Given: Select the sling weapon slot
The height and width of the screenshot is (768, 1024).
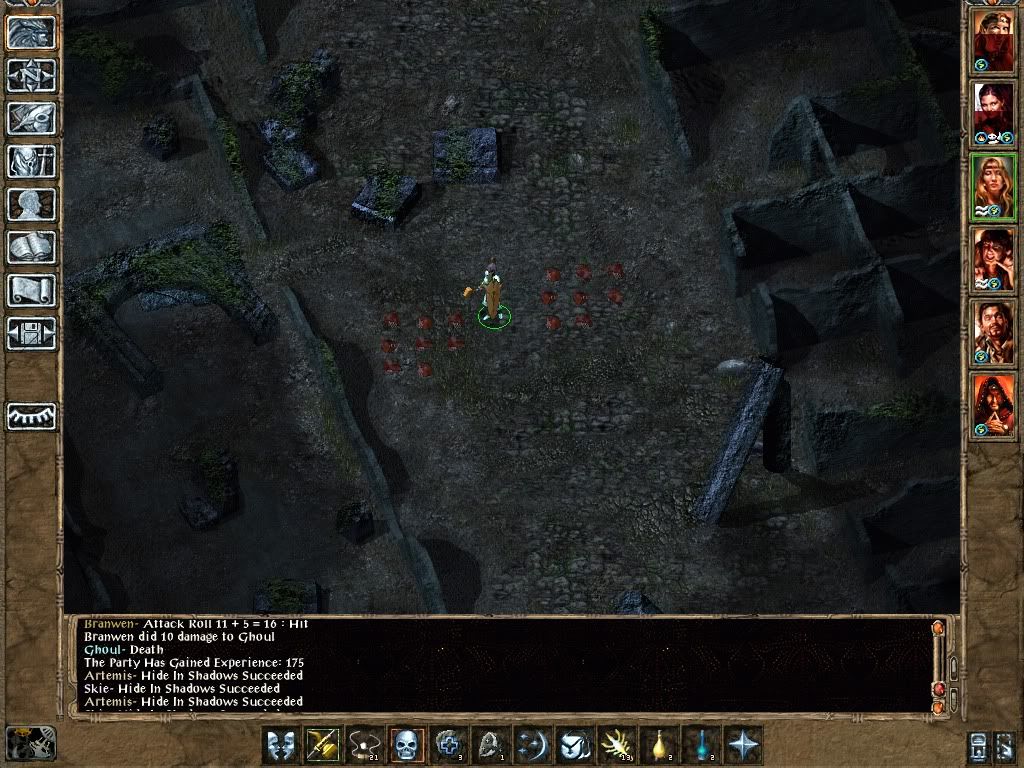Looking at the screenshot, I should coord(365,745).
